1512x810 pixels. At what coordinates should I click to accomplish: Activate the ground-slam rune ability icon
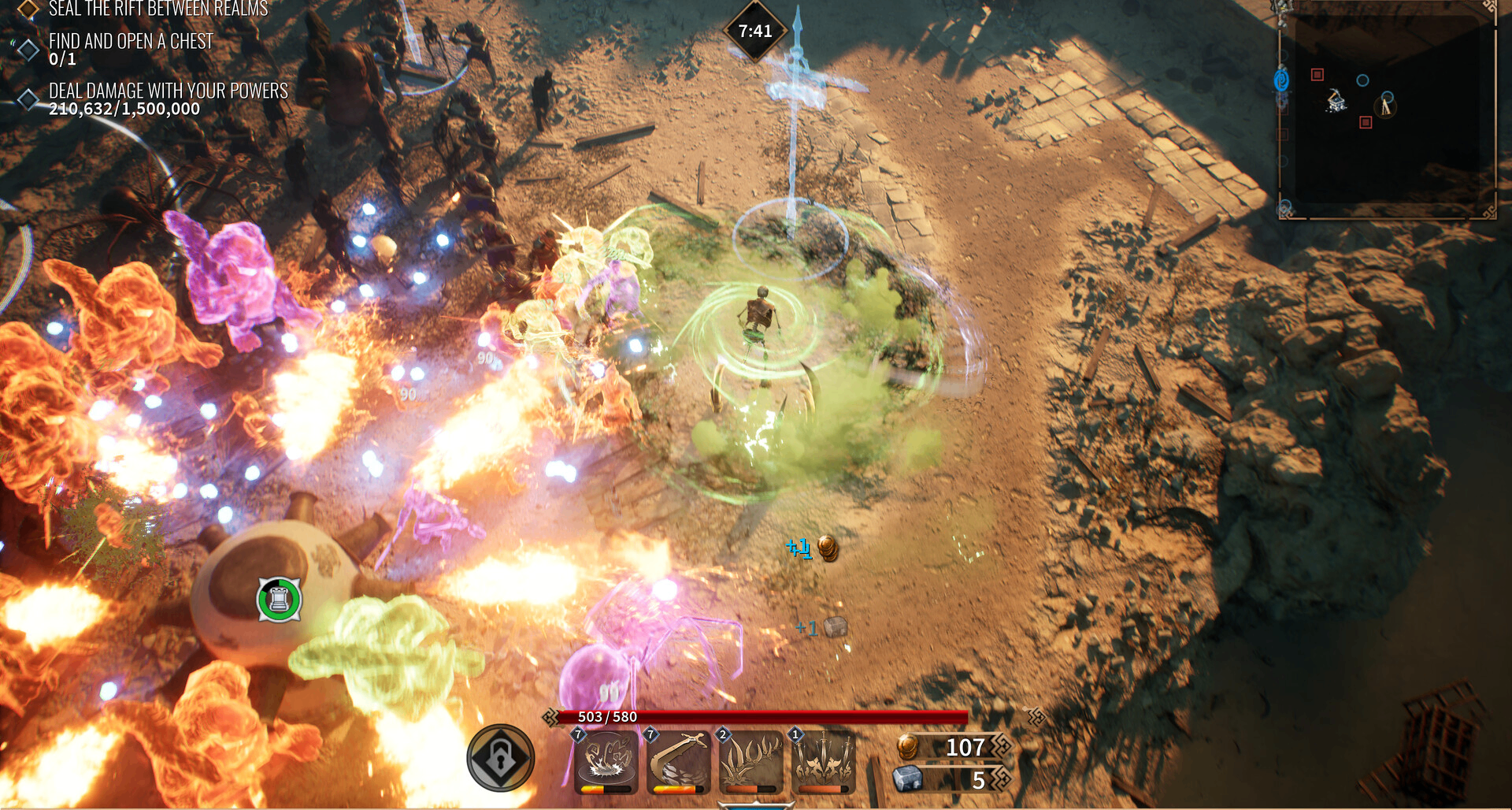pyautogui.click(x=606, y=761)
